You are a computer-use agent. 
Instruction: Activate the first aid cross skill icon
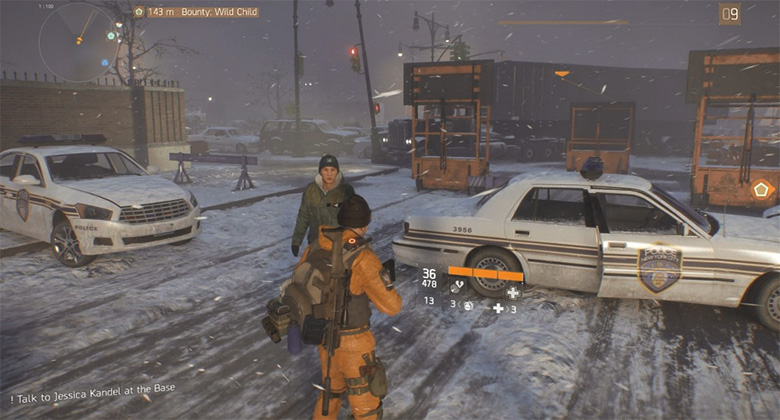click(x=512, y=292)
